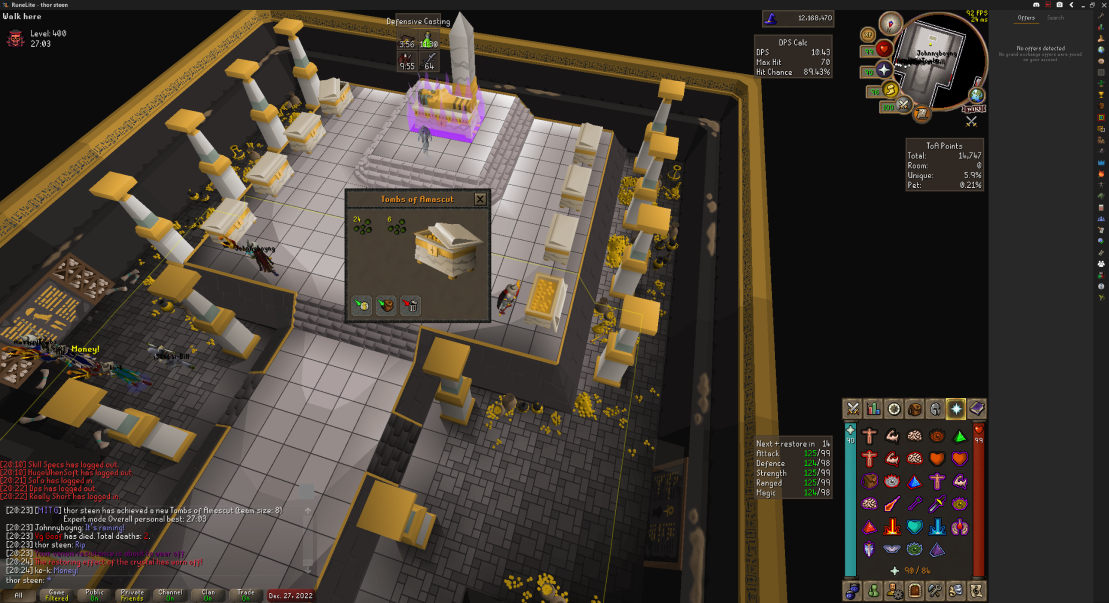The image size is (1109, 603).
Task: Switch to the RuneLite Search tab
Action: (1055, 18)
